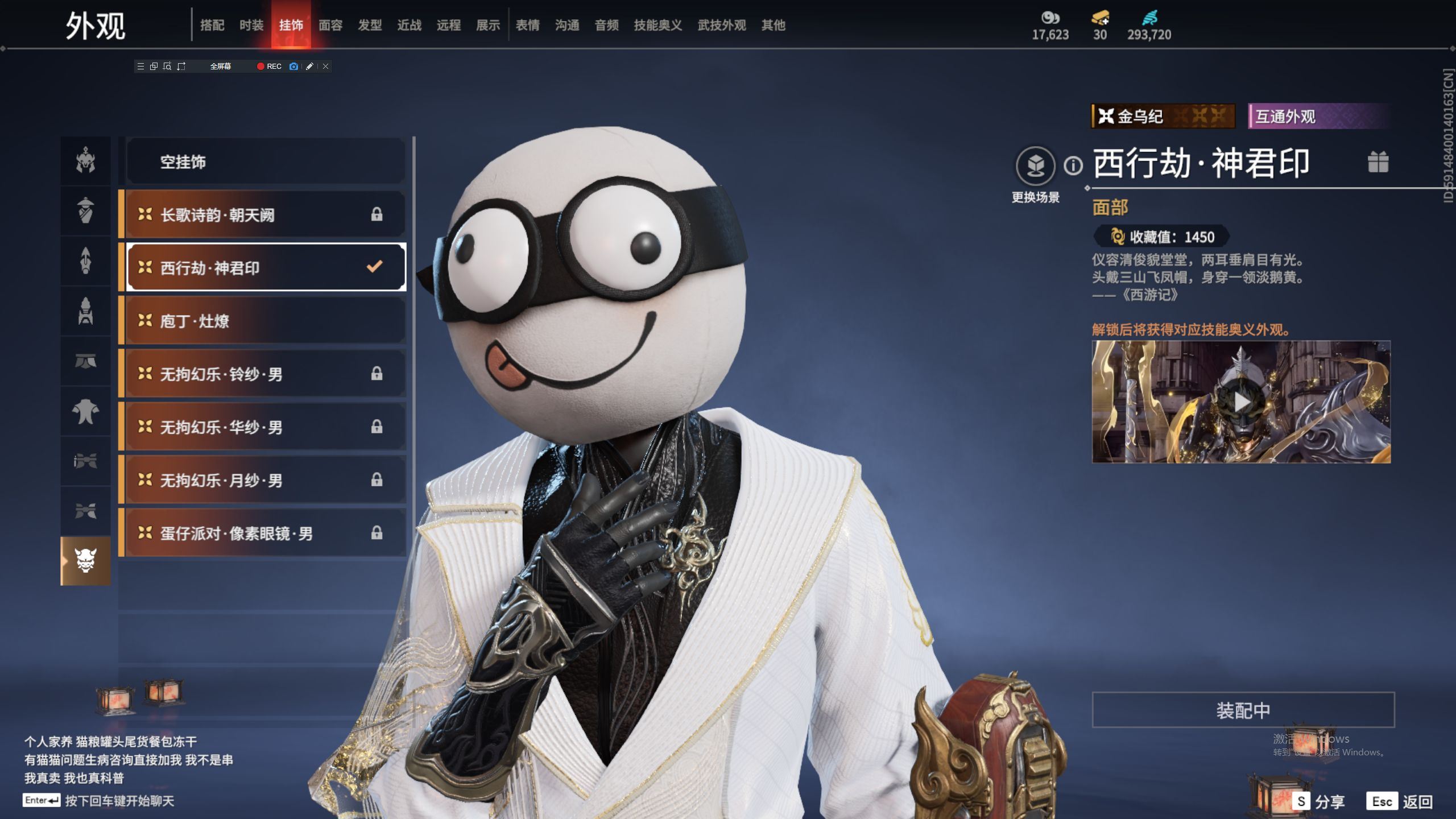Show item info via the i icon
The width and height of the screenshot is (1456, 819).
1073,166
